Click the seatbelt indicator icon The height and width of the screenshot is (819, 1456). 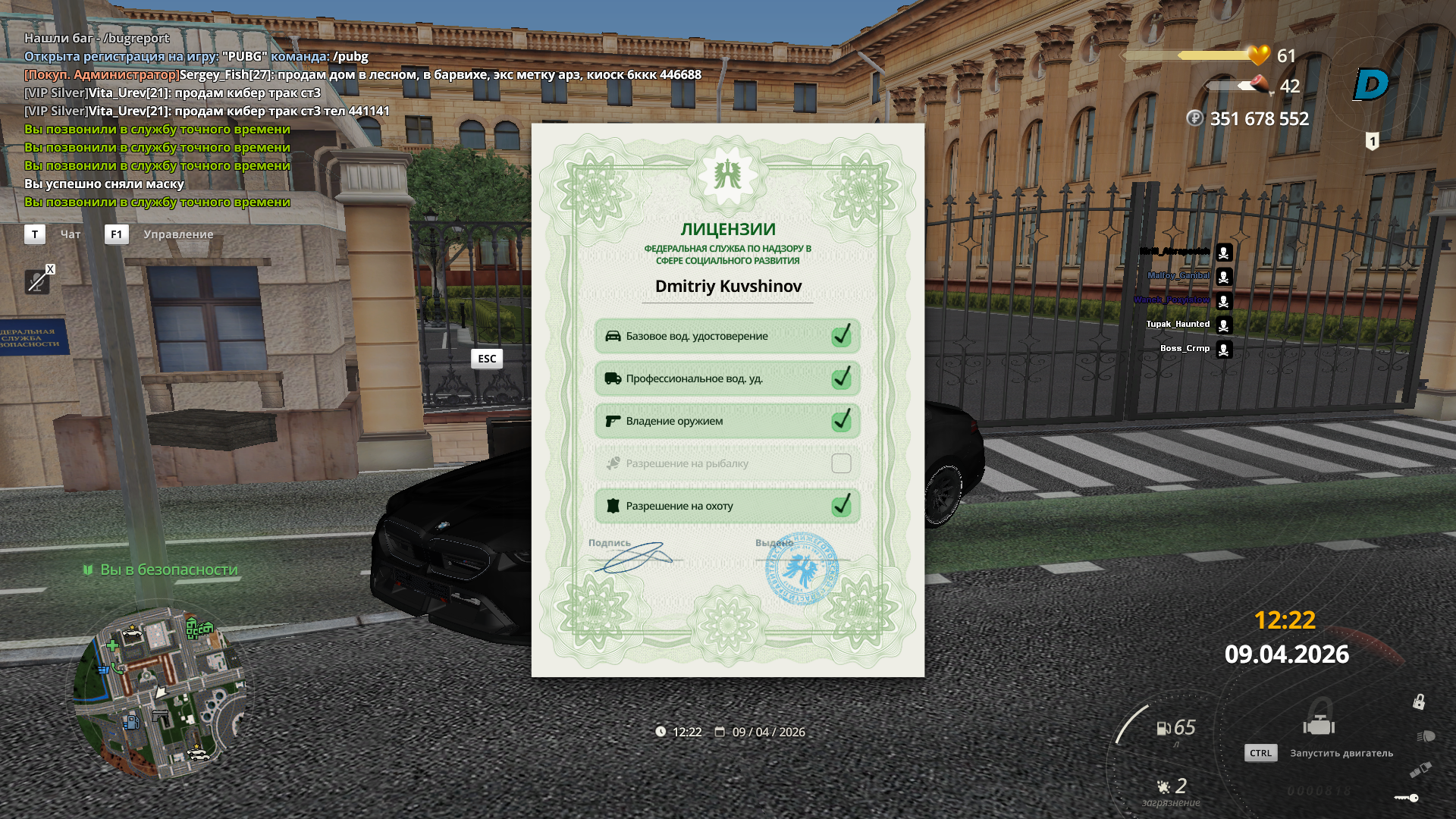[x=1420, y=770]
